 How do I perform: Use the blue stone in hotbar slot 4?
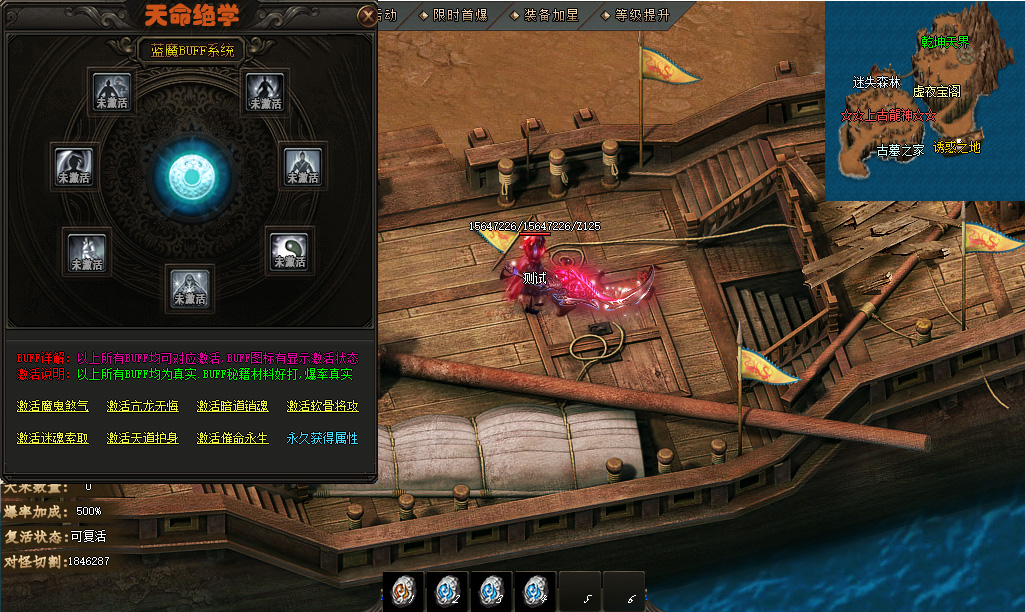coord(535,591)
